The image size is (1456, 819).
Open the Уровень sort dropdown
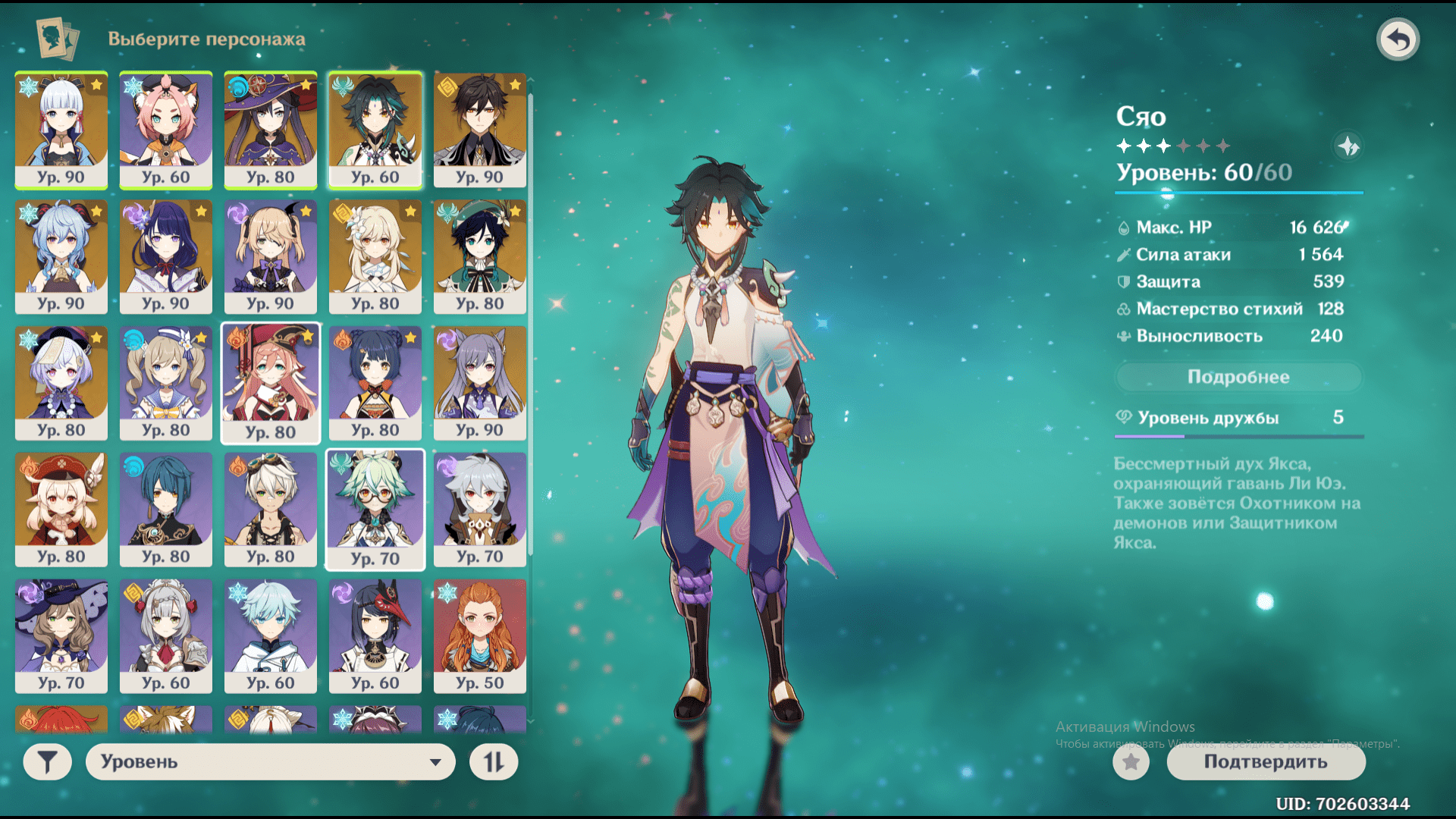pos(270,761)
